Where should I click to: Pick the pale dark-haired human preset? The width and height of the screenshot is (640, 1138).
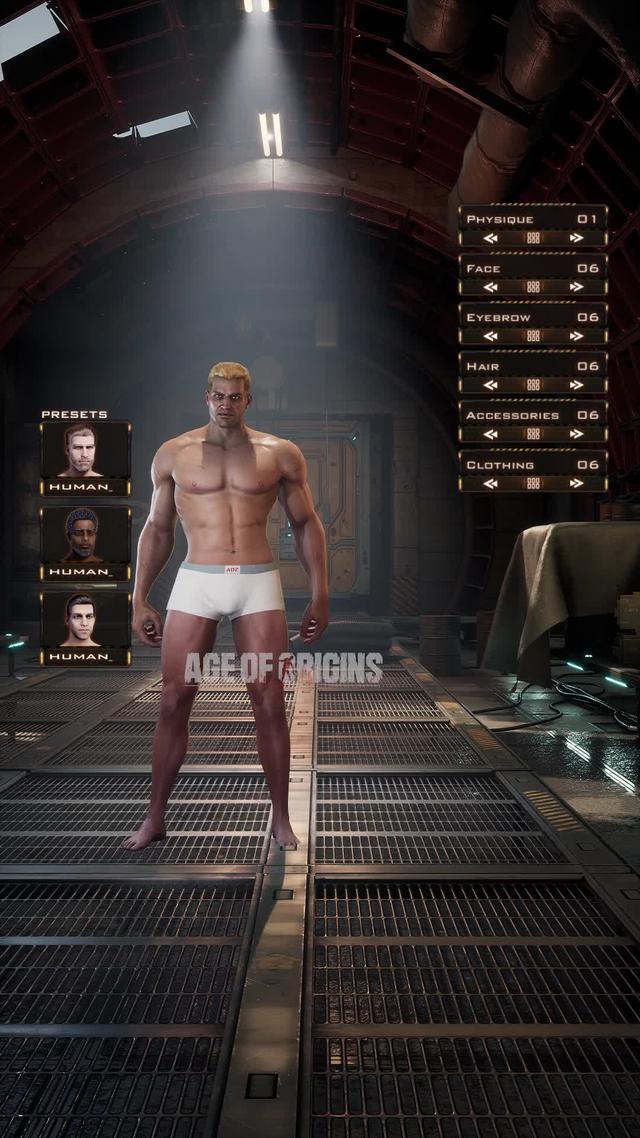(85, 622)
